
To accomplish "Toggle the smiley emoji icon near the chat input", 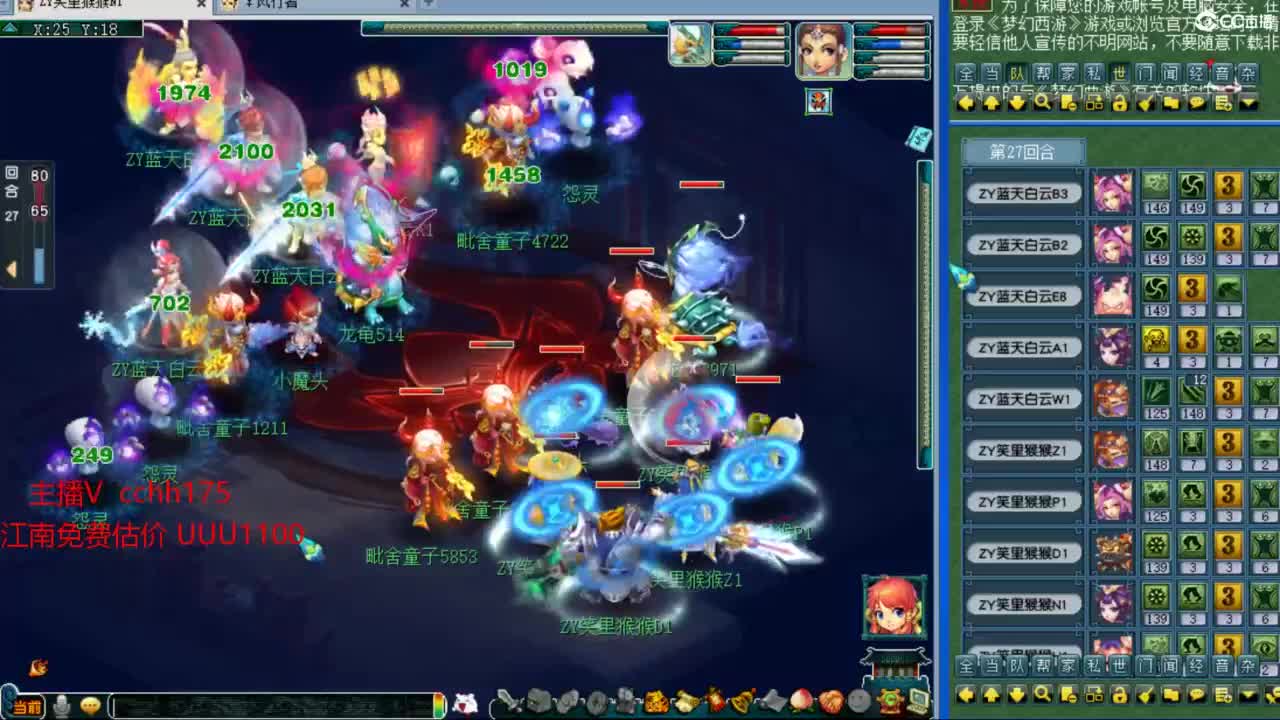I will click(88, 704).
